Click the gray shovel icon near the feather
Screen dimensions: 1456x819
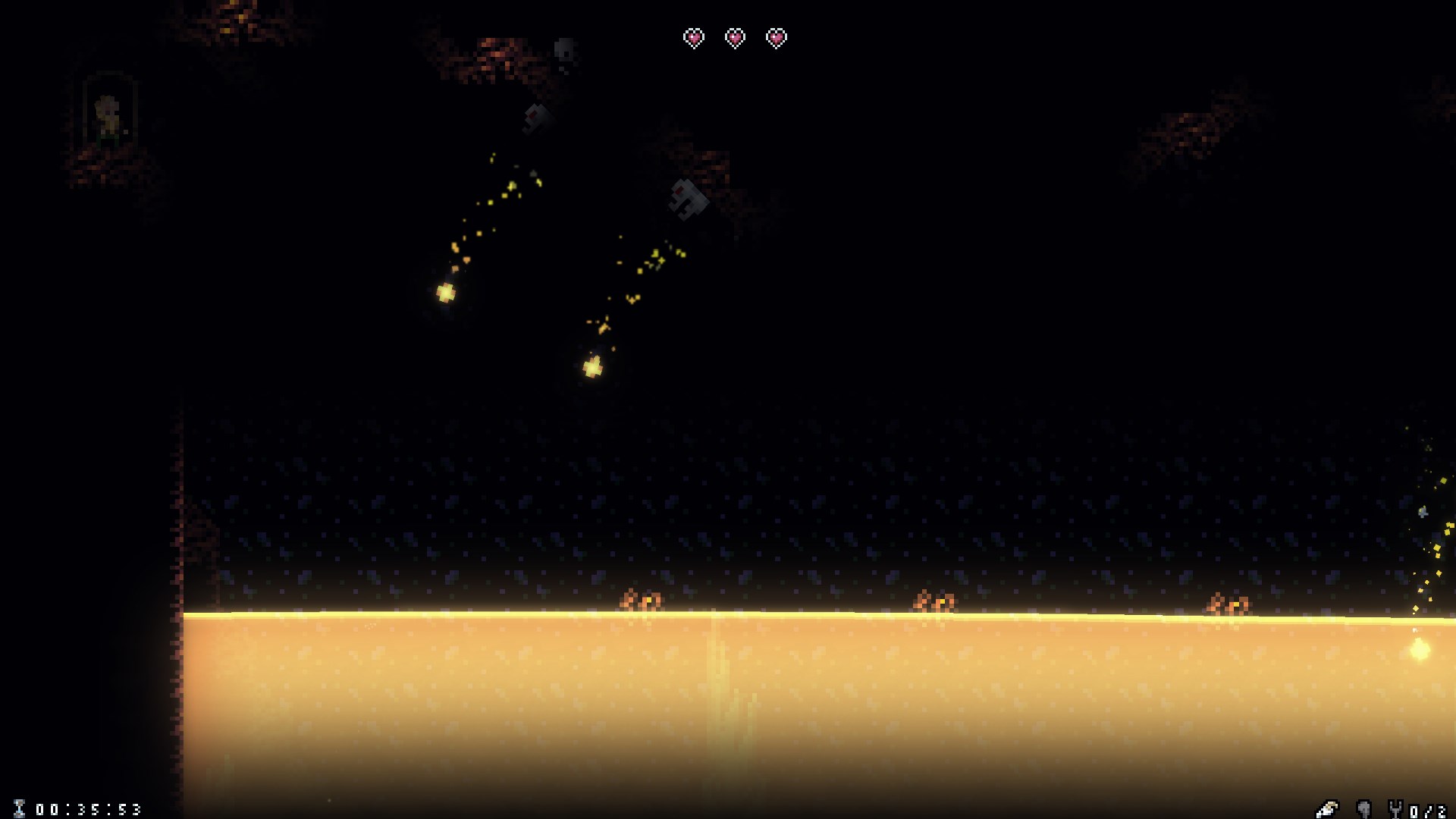click(1364, 808)
